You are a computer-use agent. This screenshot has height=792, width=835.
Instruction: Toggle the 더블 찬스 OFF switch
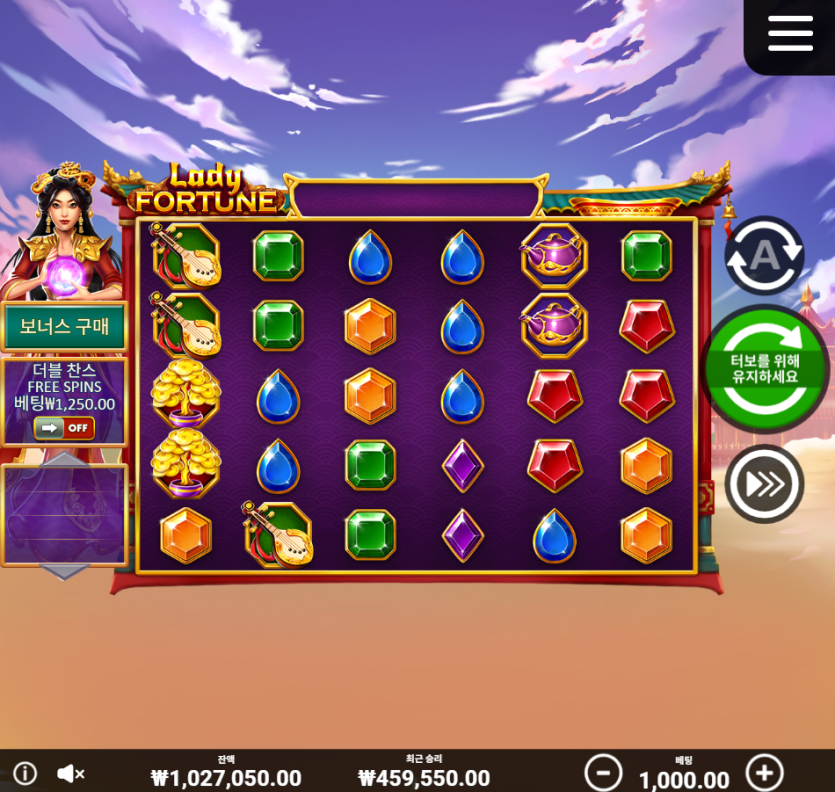click(64, 428)
